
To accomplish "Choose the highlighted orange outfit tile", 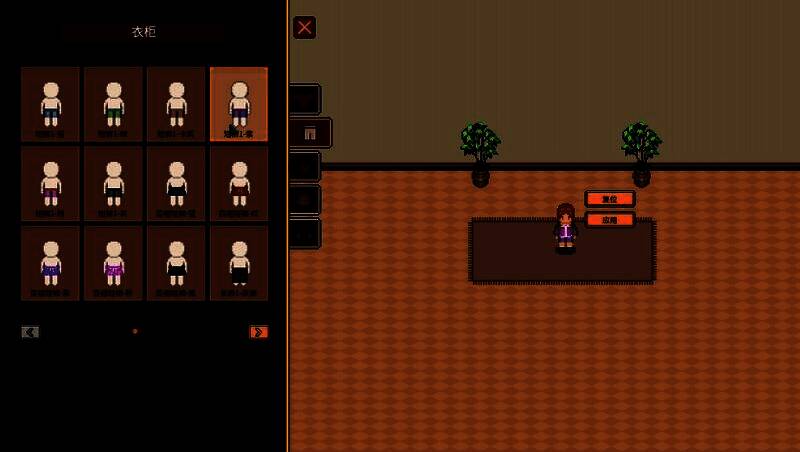I will (x=239, y=104).
